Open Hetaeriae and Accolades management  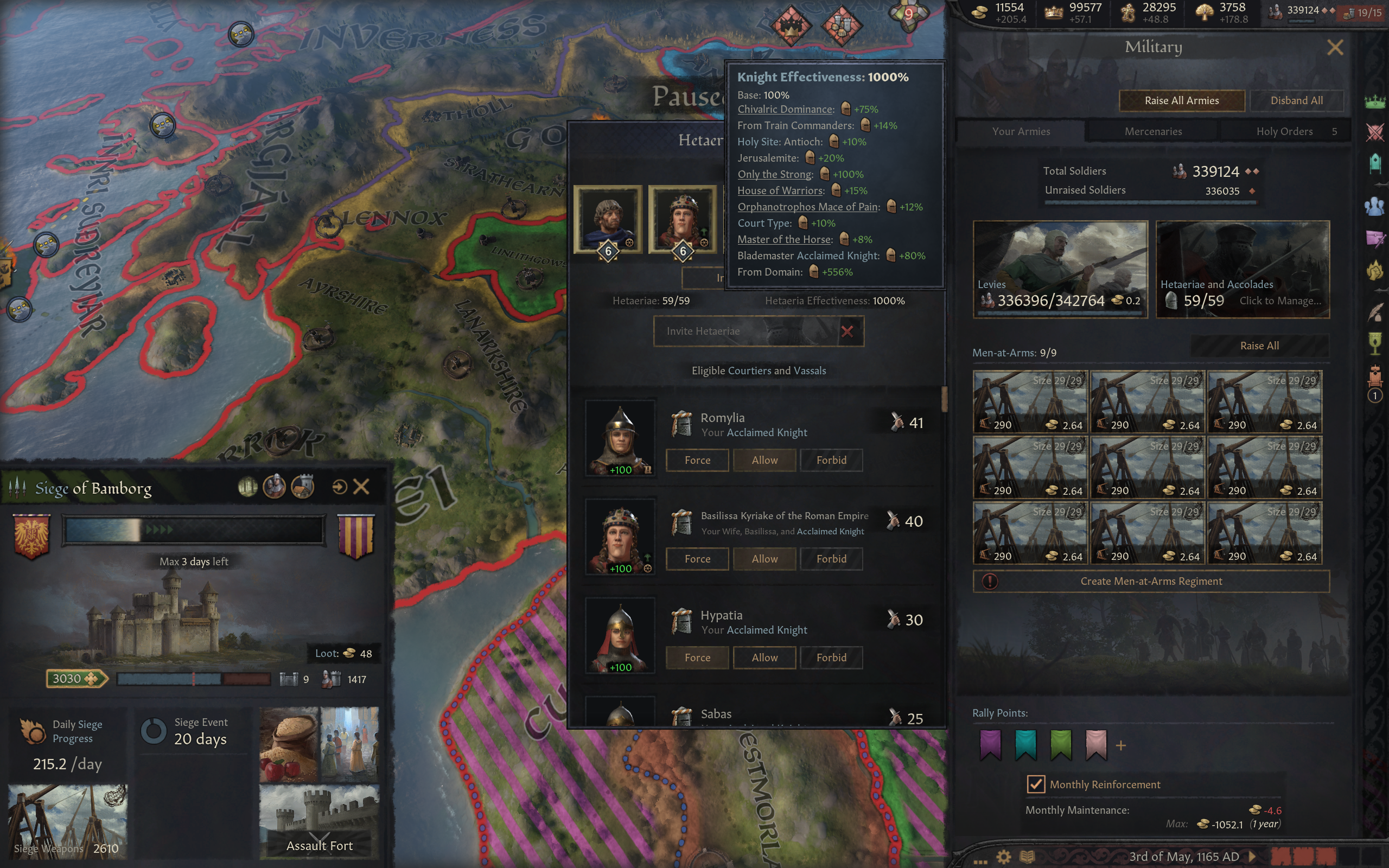pos(1242,269)
